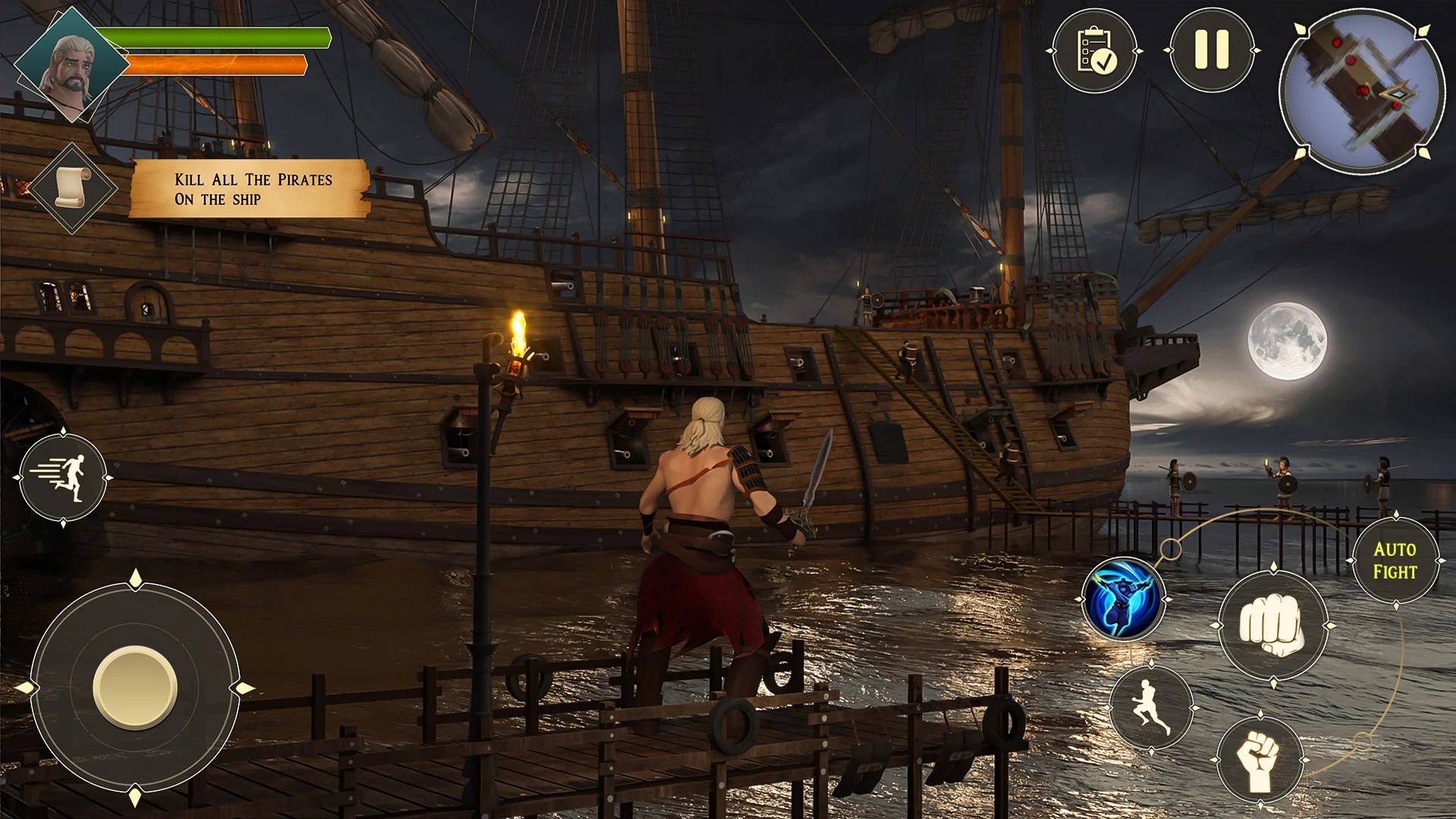Punch with the clenched fist attack button
Image resolution: width=1456 pixels, height=819 pixels.
[1273, 626]
